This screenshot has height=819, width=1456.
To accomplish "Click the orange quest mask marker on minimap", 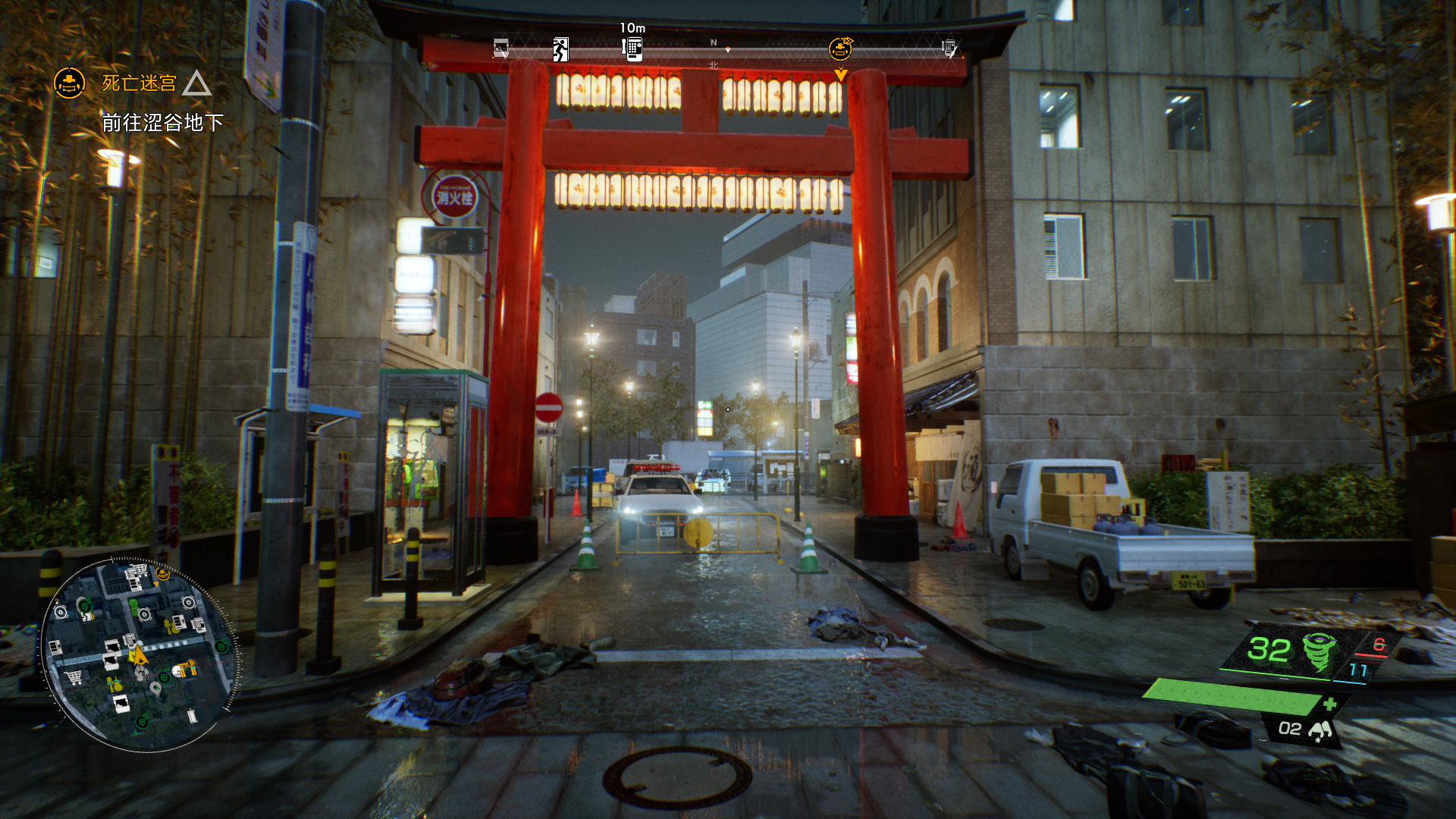I will tap(162, 576).
